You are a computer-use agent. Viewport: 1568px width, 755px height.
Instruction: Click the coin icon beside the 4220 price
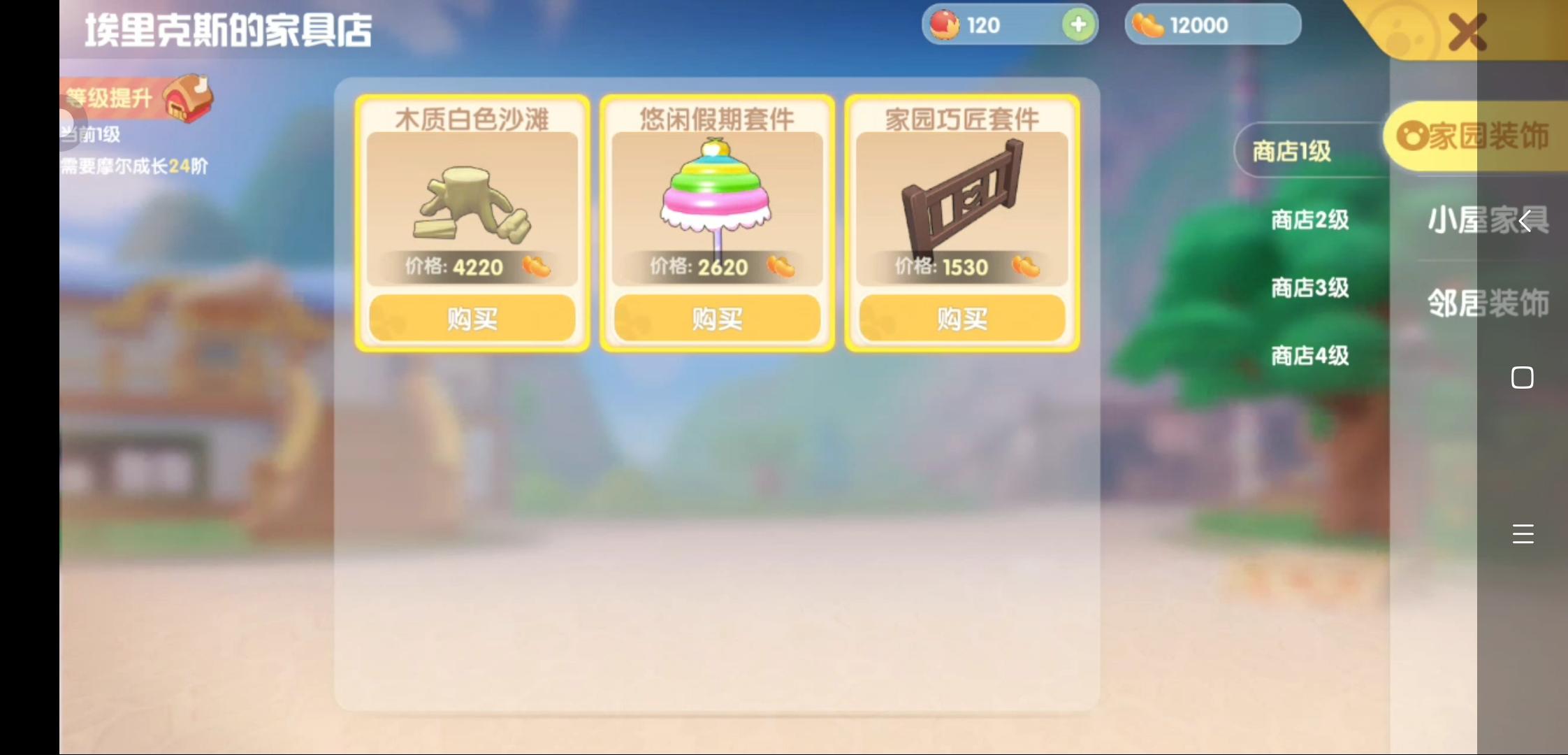[537, 266]
